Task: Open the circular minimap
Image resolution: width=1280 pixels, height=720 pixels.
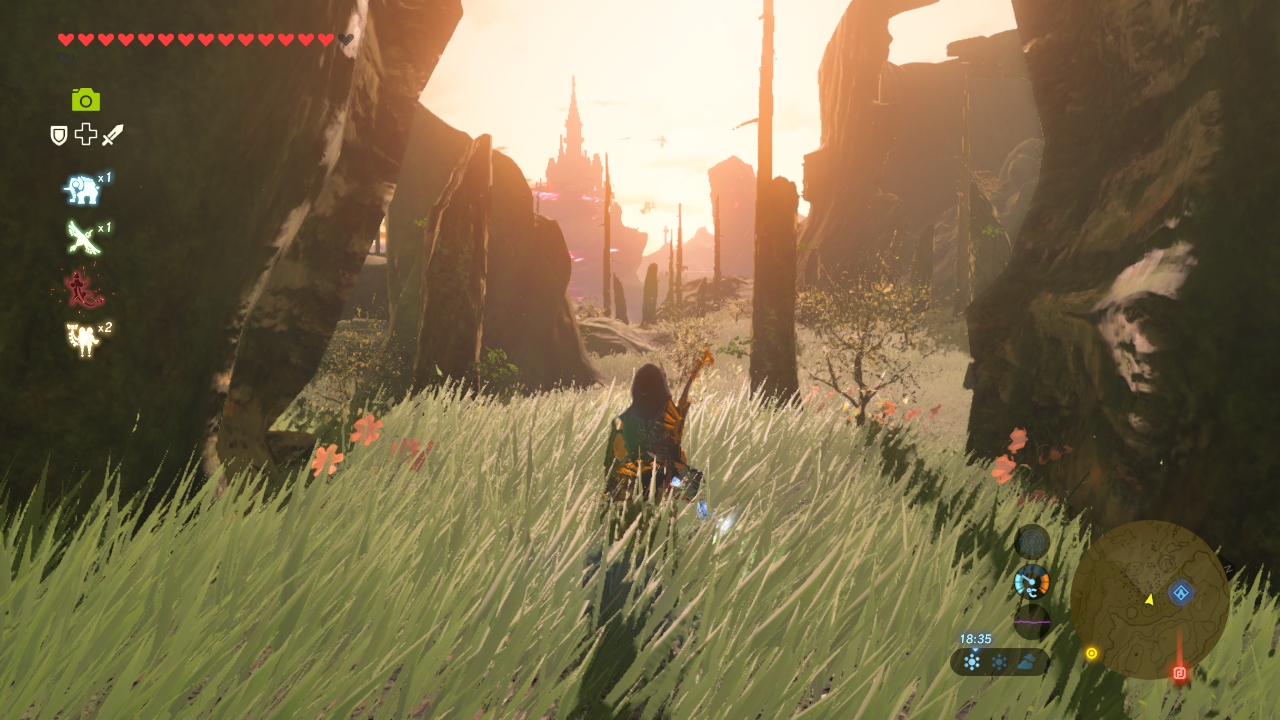Action: [1149, 599]
